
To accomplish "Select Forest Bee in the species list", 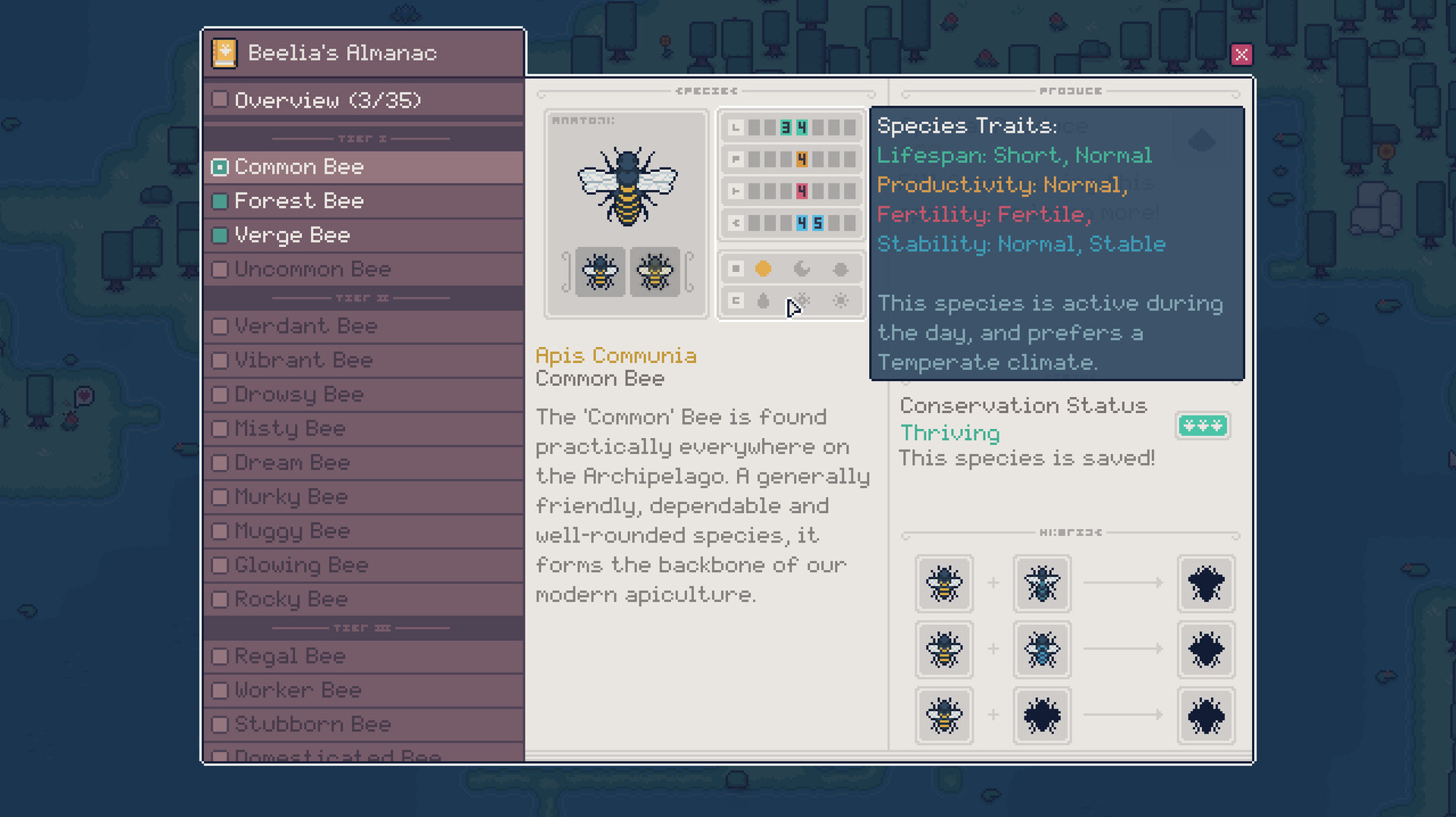I will click(300, 201).
